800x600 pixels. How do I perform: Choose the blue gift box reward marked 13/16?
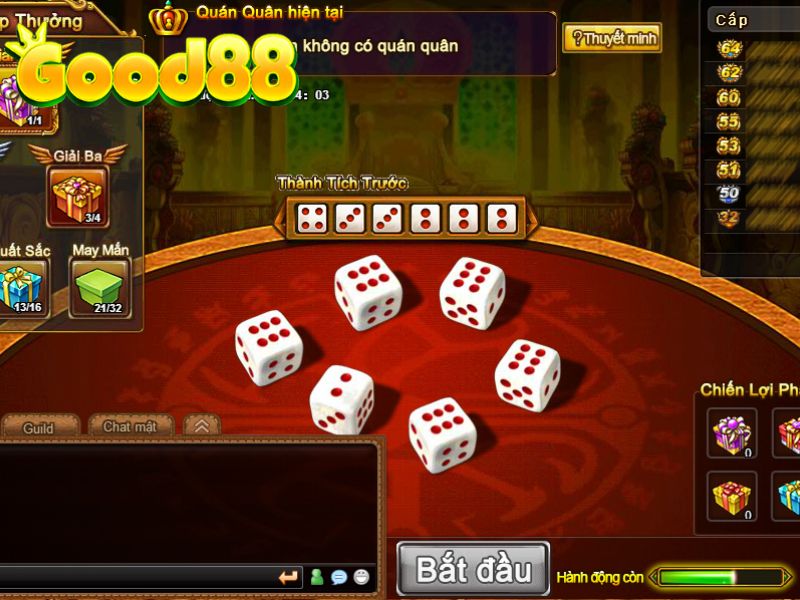18,287
